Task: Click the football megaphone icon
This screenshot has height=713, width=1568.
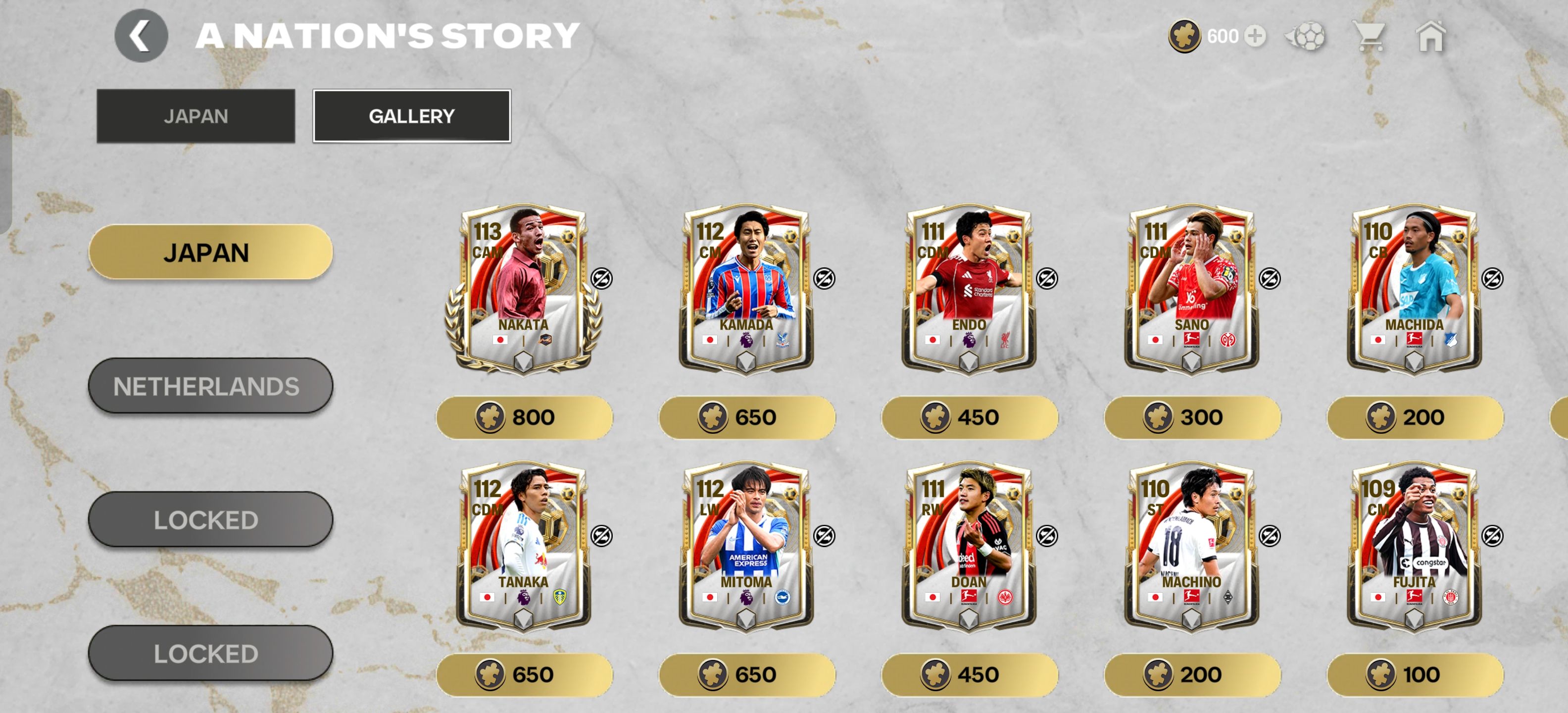Action: tap(1306, 36)
